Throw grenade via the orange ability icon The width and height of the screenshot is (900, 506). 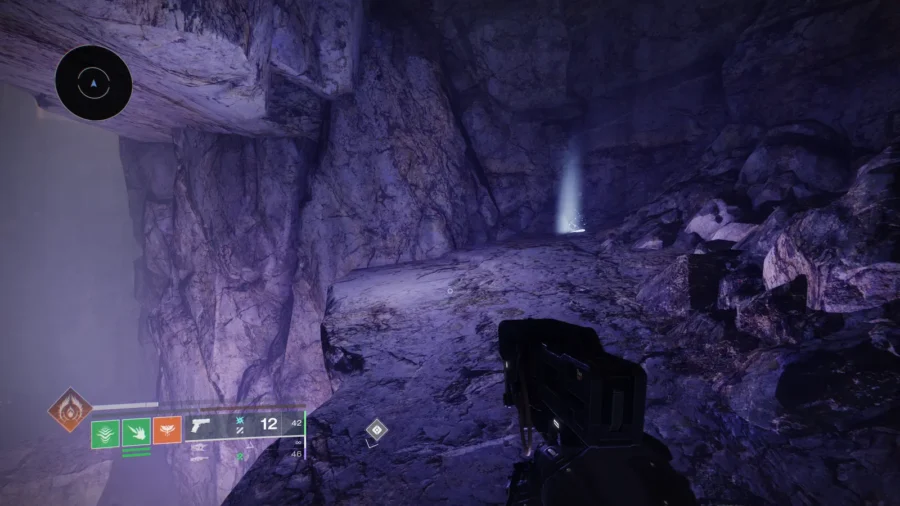click(x=167, y=431)
